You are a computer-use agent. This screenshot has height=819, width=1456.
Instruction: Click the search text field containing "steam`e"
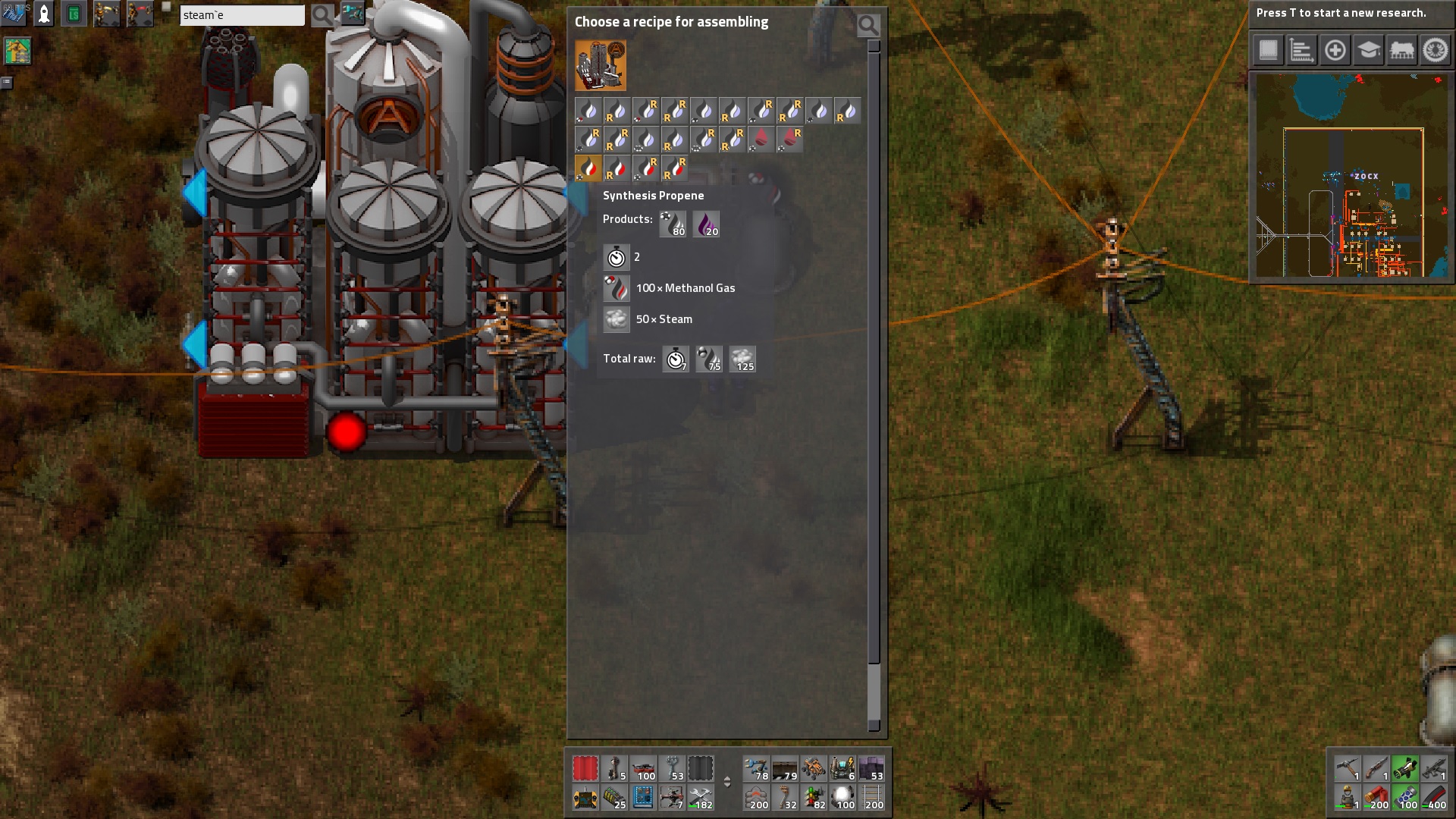pos(241,15)
